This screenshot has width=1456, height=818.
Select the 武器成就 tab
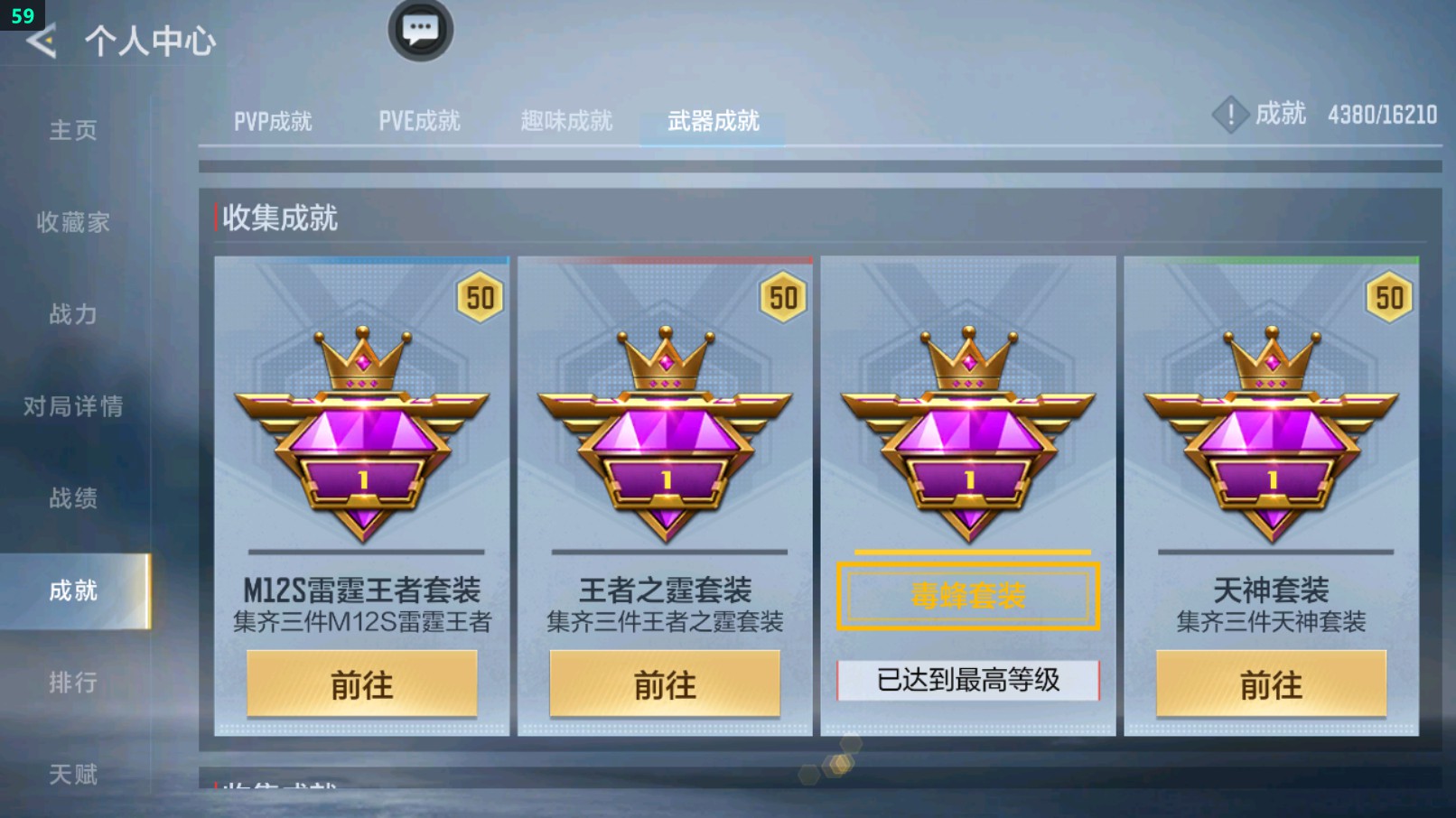(x=713, y=120)
